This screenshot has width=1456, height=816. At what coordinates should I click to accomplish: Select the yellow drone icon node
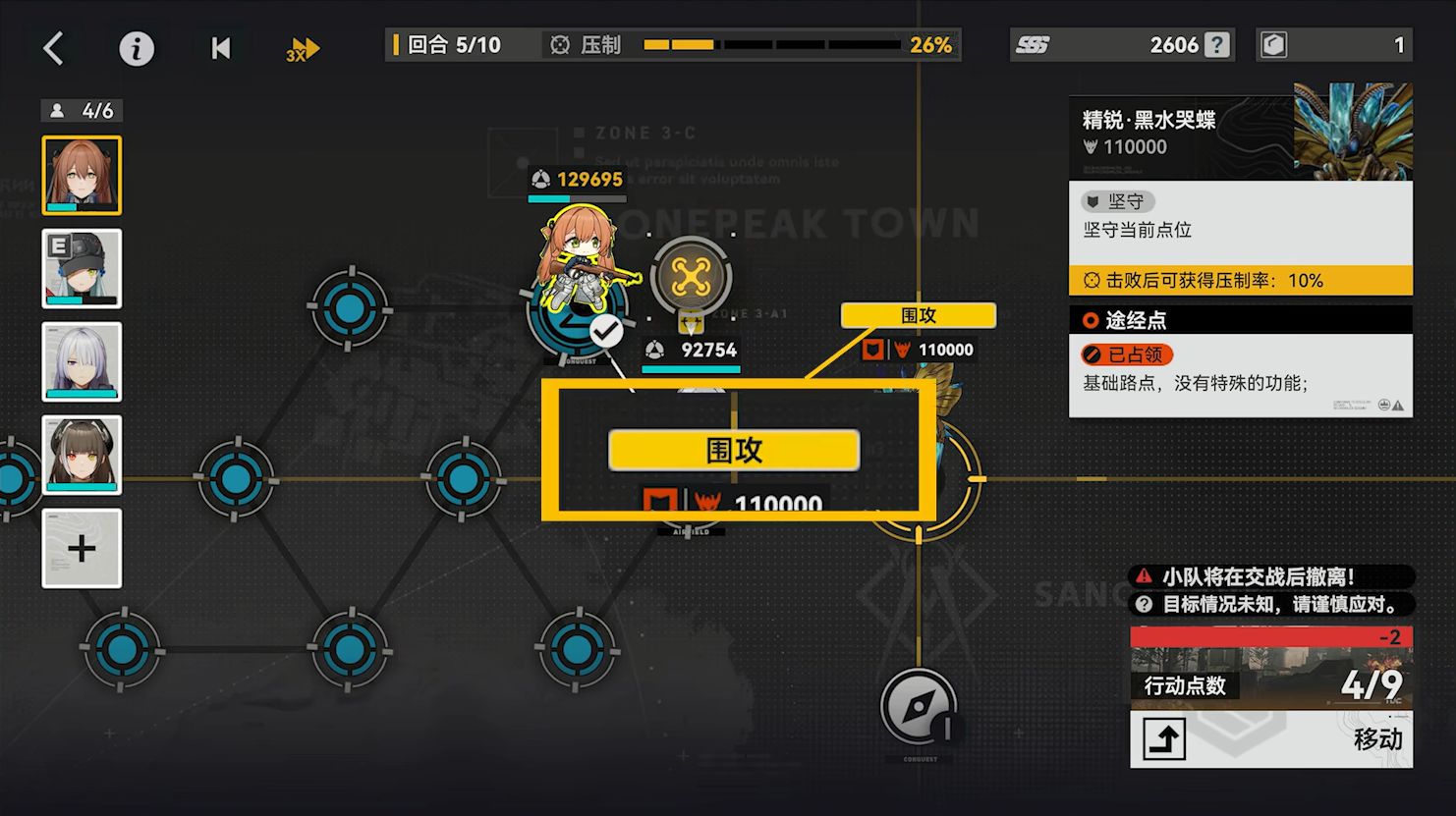pos(691,278)
